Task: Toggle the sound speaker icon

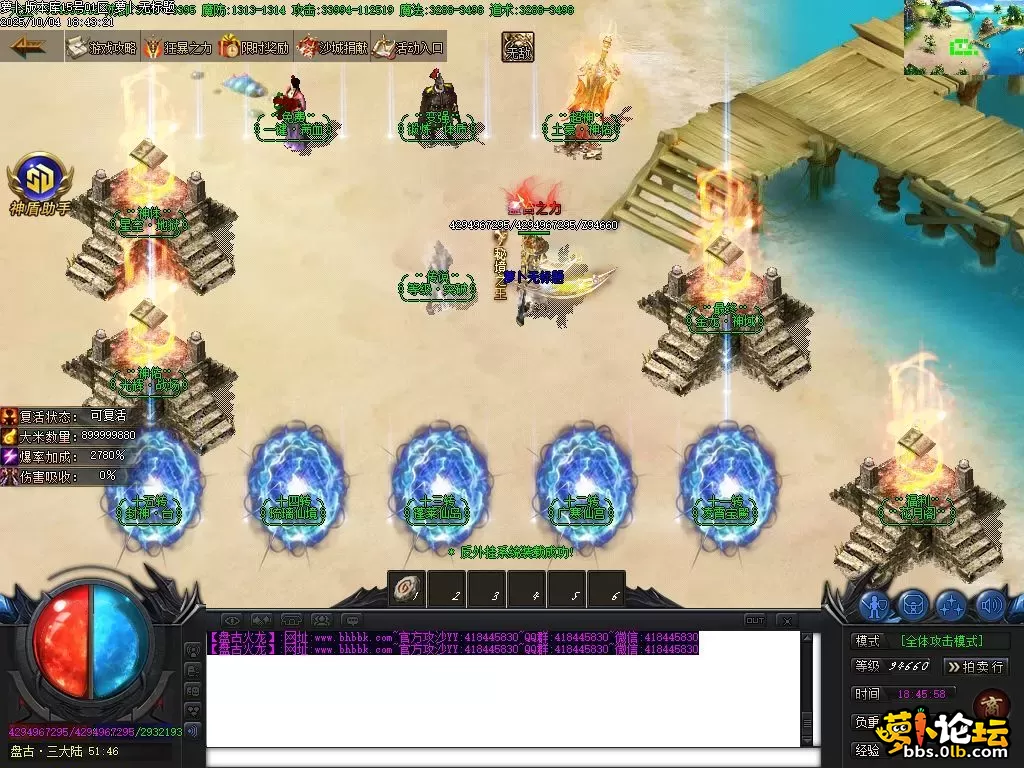Action: pos(990,605)
